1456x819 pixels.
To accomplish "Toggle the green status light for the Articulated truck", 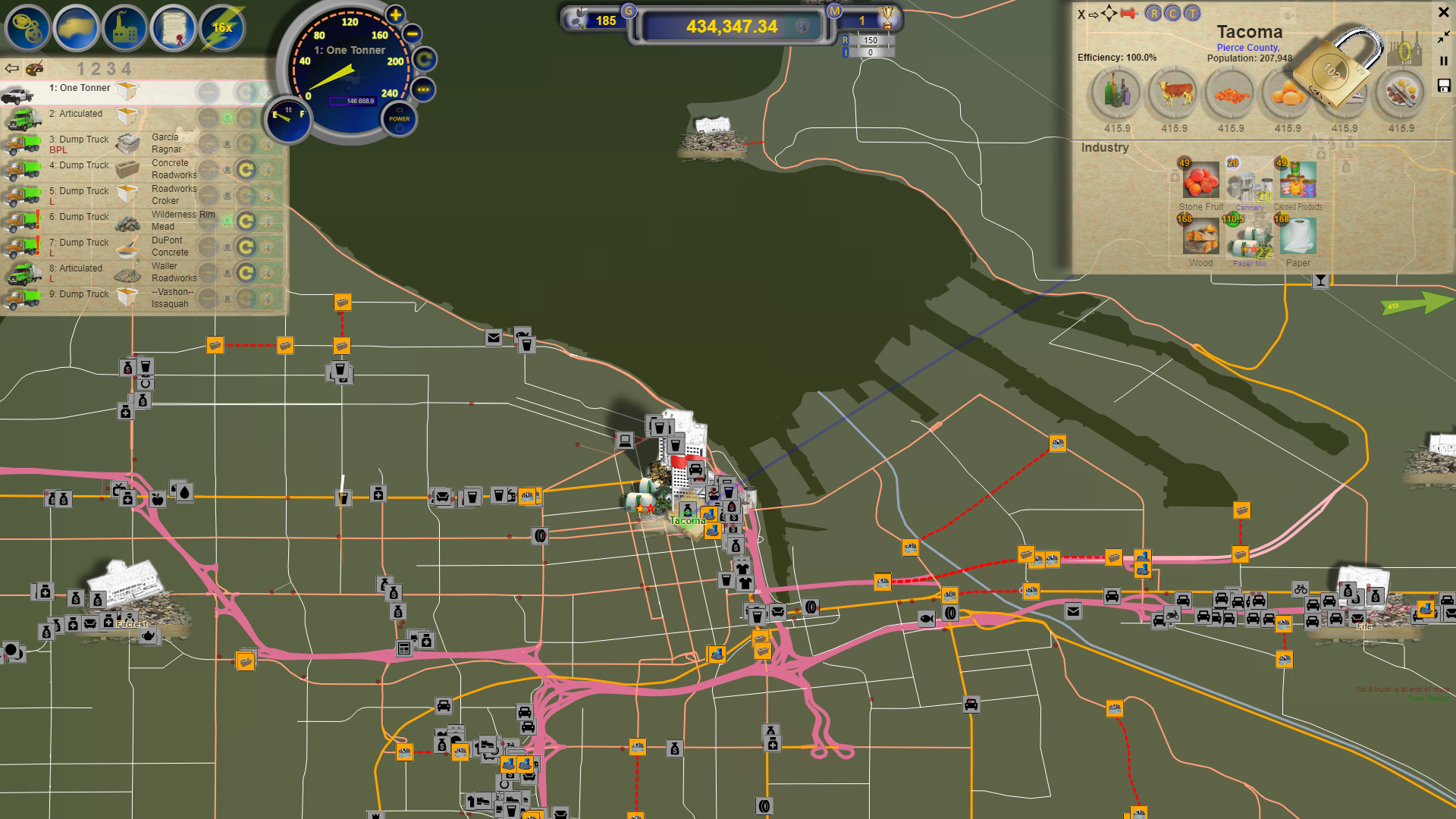I will click(227, 117).
